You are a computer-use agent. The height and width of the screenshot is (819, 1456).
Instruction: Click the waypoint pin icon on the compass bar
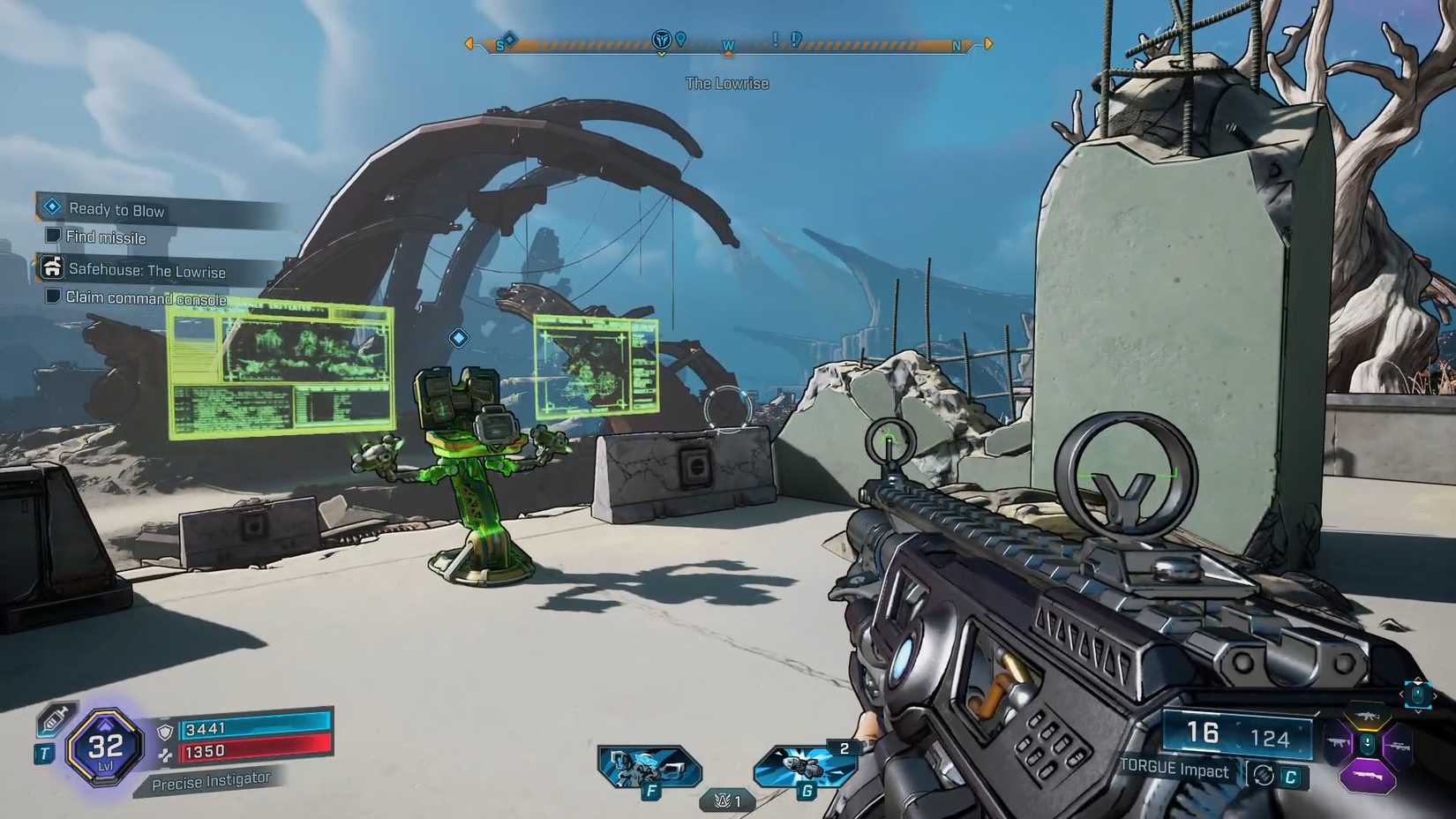tap(679, 39)
